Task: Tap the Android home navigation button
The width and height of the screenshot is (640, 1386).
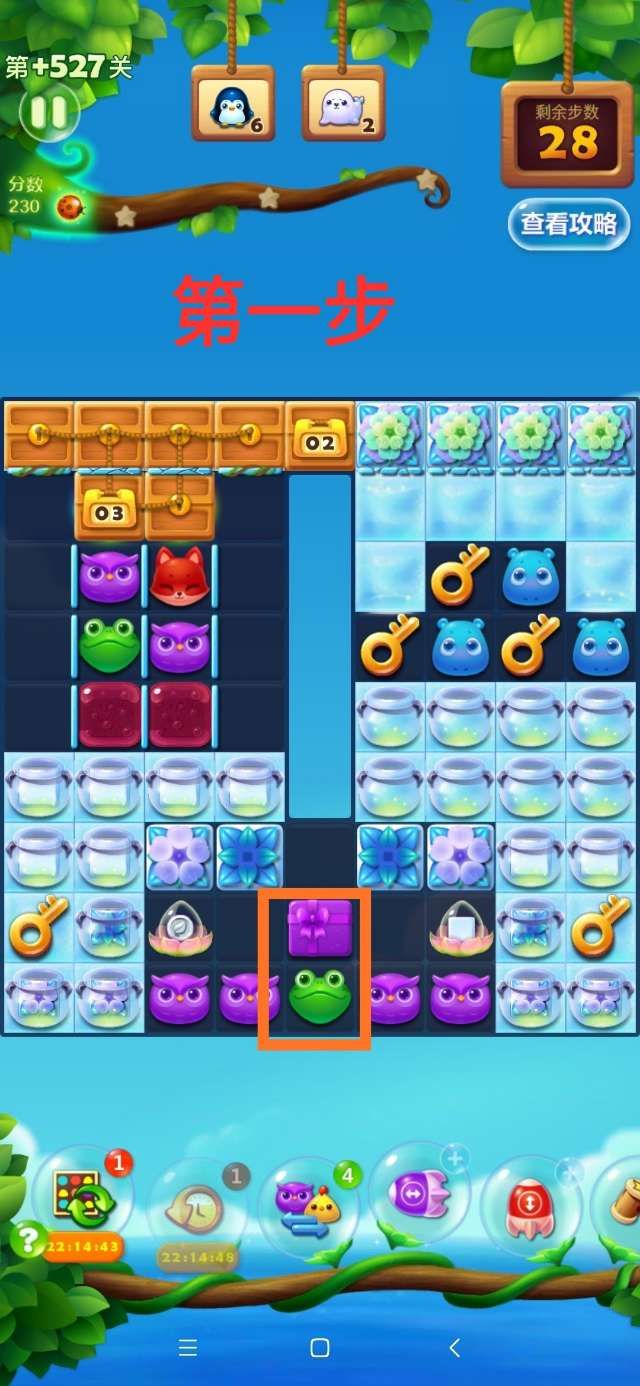Action: [320, 1348]
